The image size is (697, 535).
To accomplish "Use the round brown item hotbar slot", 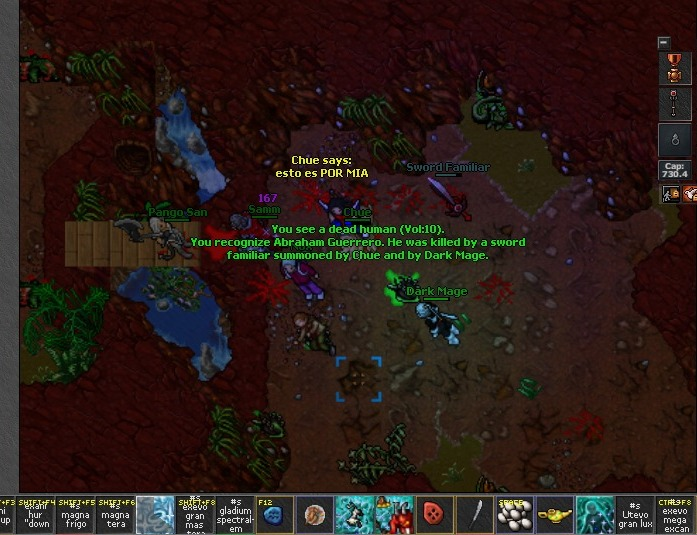I will point(315,514).
